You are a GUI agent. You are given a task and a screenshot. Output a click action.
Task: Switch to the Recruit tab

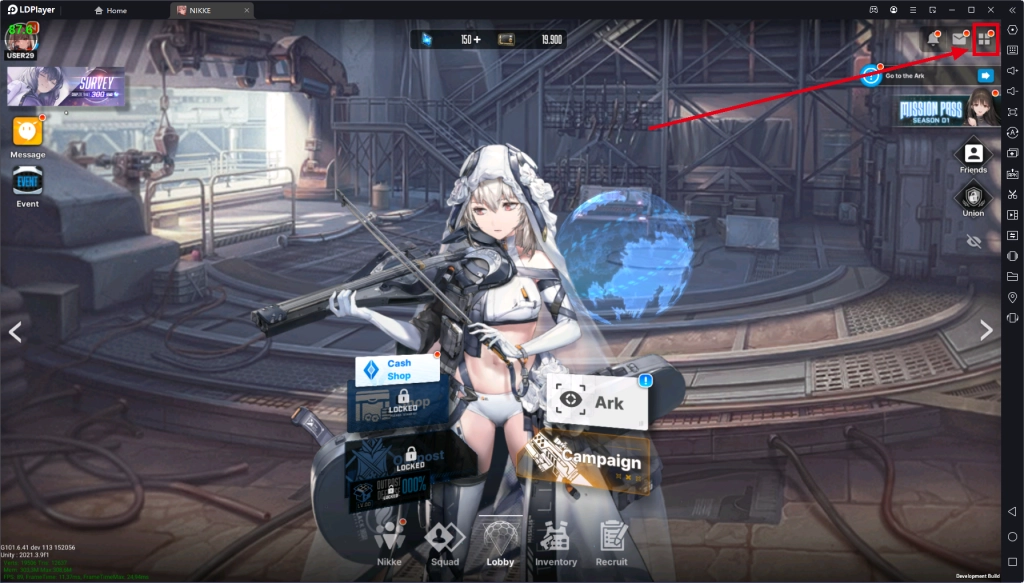[x=612, y=544]
